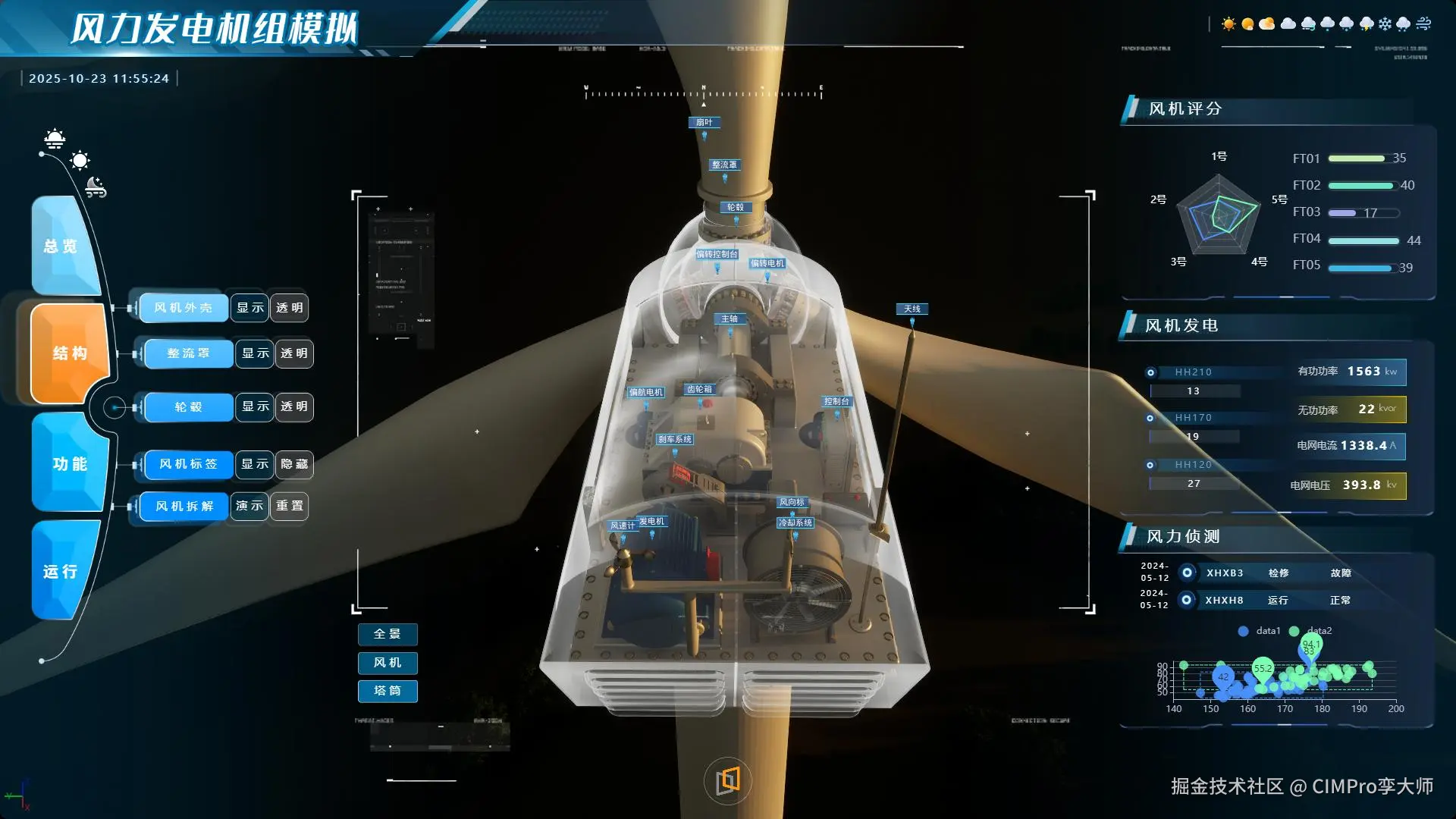This screenshot has height=819, width=1456.
Task: Set the weather to snowflake
Action: click(x=1385, y=24)
